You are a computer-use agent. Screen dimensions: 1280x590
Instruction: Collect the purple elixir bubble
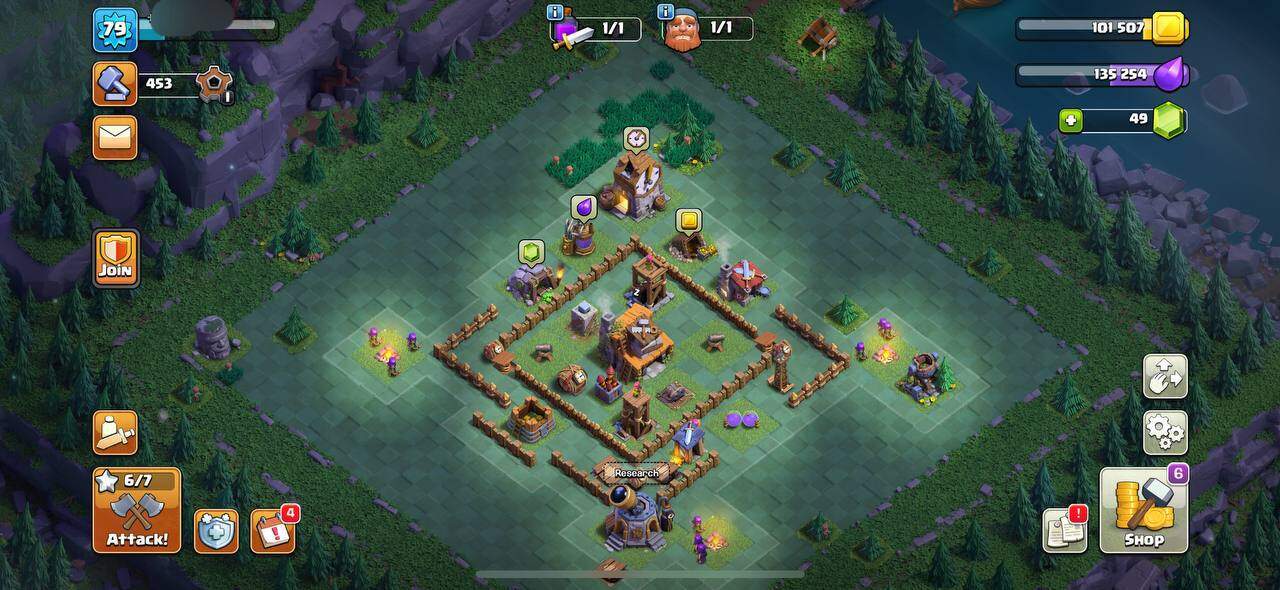583,207
